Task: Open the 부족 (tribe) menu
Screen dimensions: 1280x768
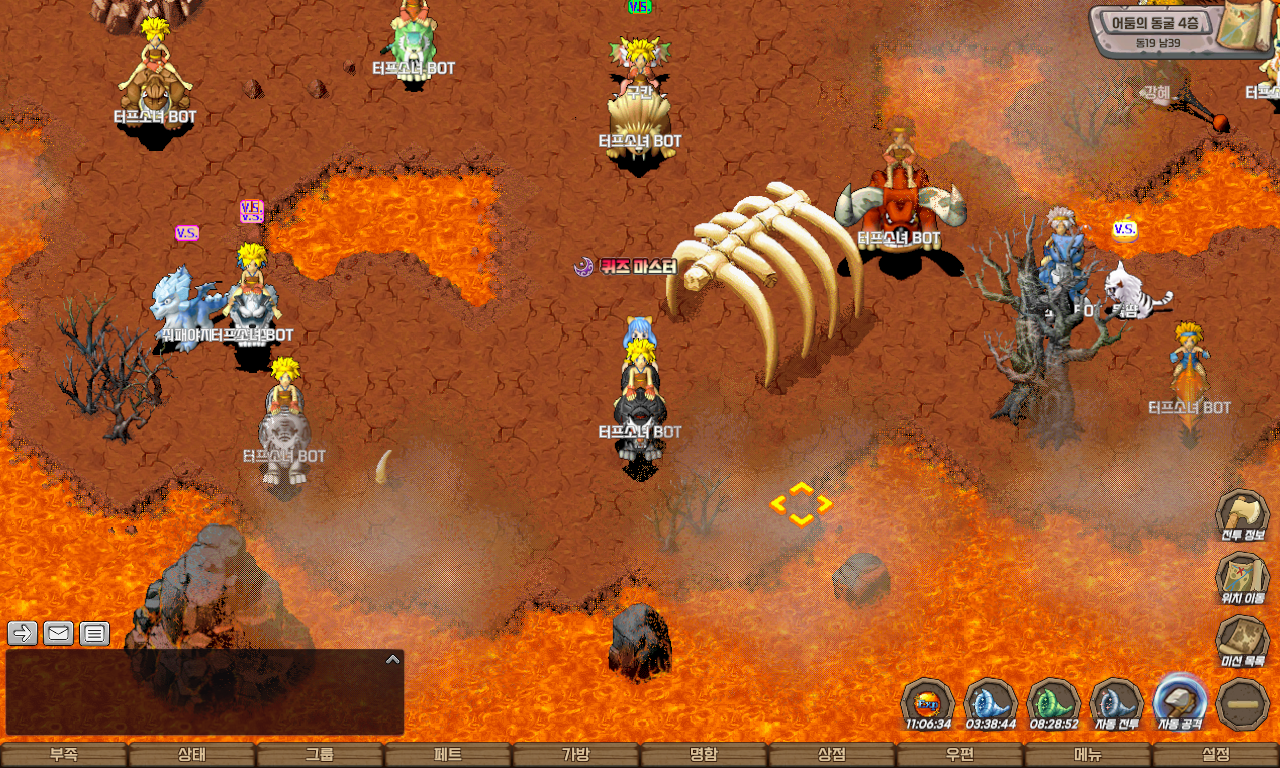Action: [x=64, y=755]
